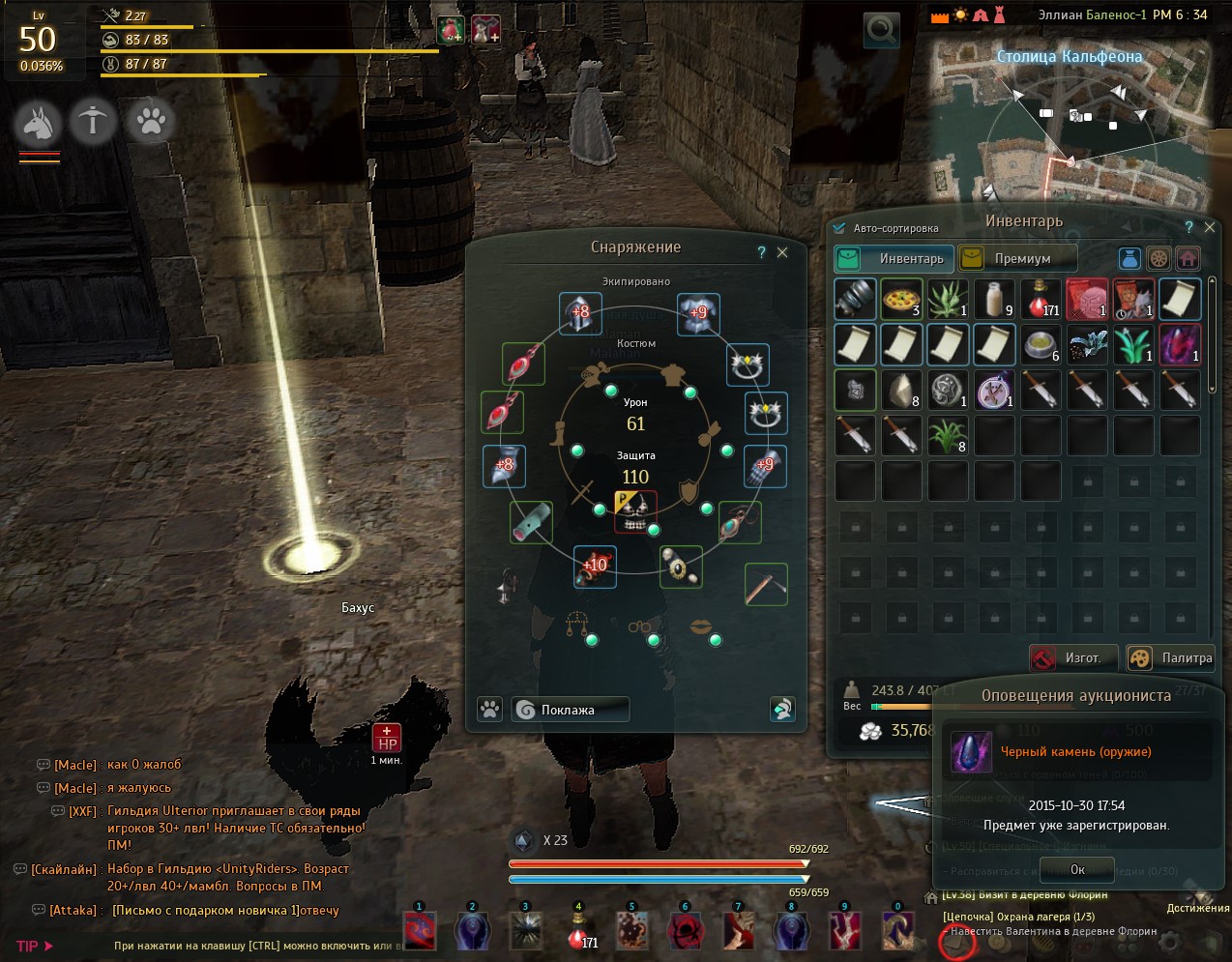Open the equipment window help question mark
The height and width of the screenshot is (962, 1232).
point(761,252)
